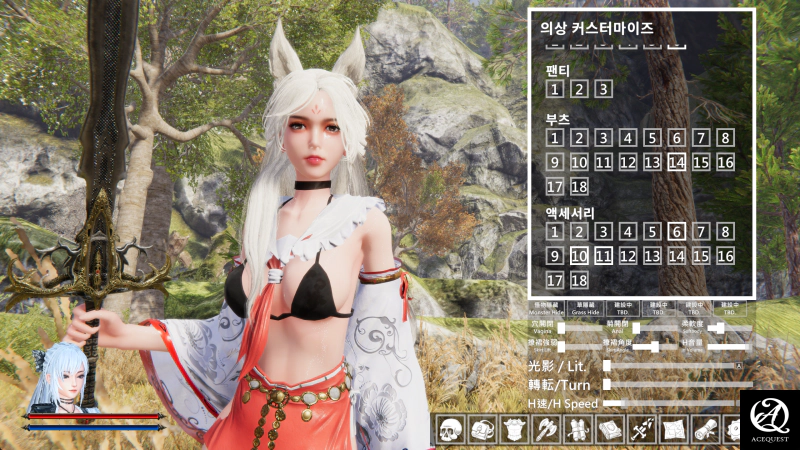This screenshot has width=800, height=450.
Task: Open the folded map icon
Action: tap(672, 430)
